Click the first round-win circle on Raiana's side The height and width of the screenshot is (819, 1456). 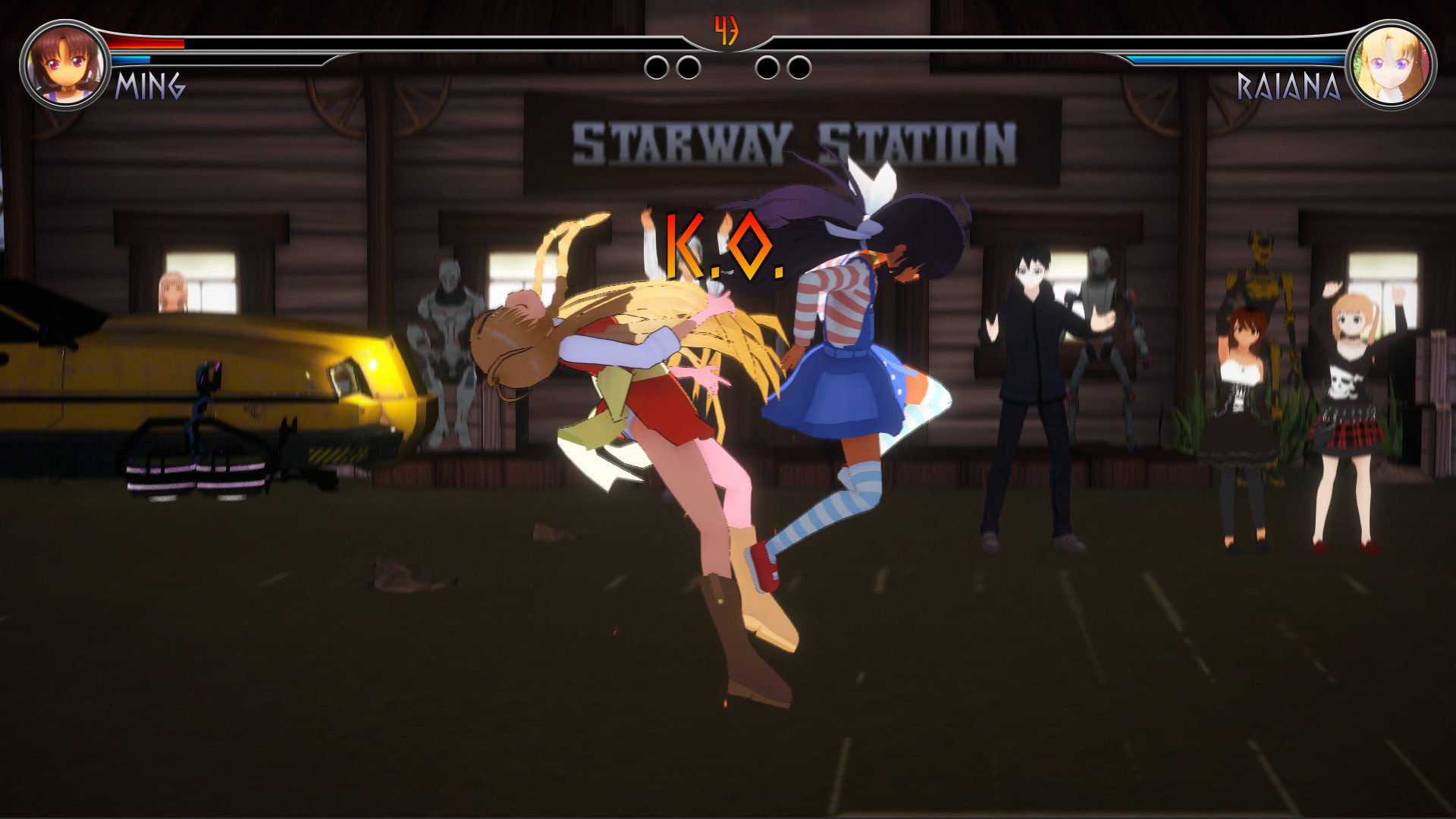coord(768,68)
